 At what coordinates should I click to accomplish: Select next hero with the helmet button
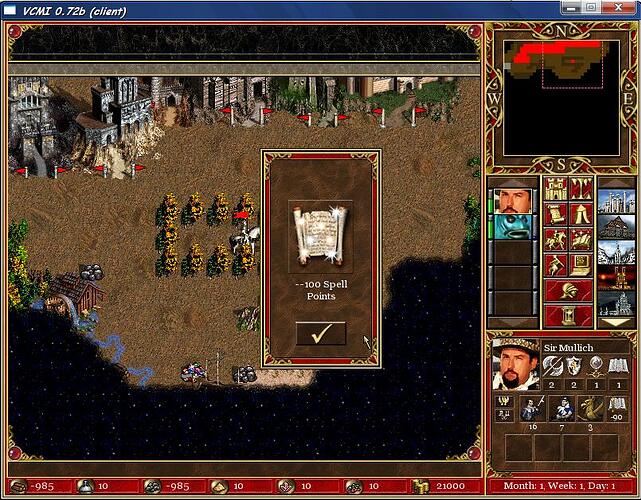pos(567,291)
